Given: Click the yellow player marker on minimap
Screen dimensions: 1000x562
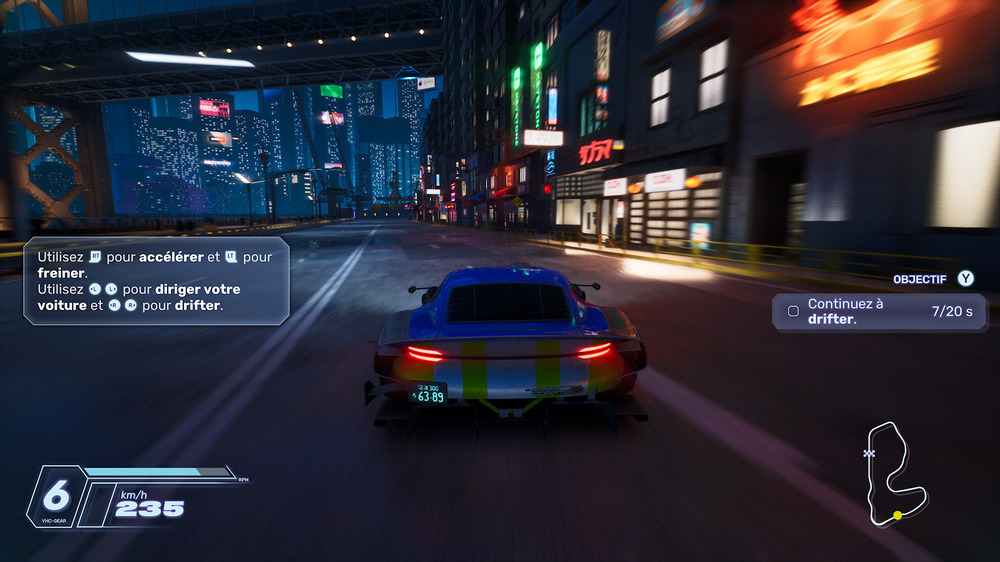Looking at the screenshot, I should tap(897, 515).
